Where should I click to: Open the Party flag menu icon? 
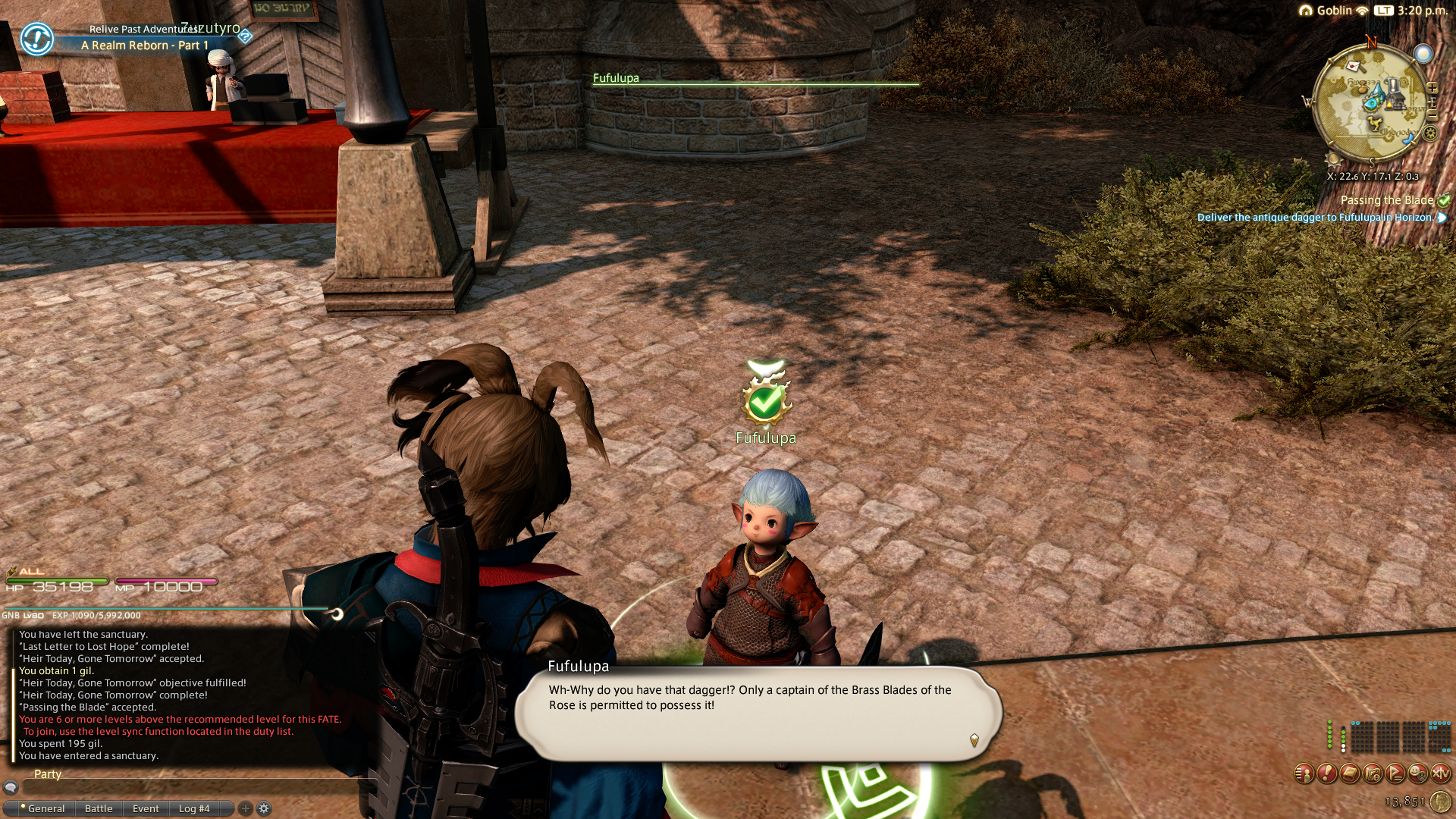1395,773
